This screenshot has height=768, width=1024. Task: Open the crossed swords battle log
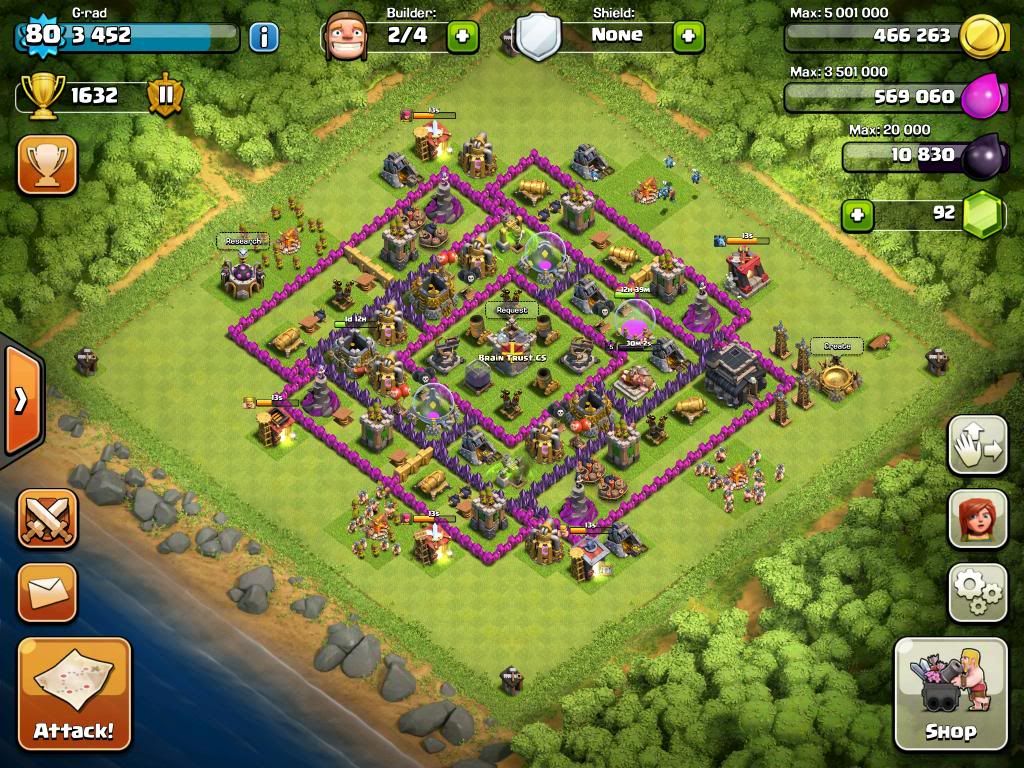pos(47,518)
